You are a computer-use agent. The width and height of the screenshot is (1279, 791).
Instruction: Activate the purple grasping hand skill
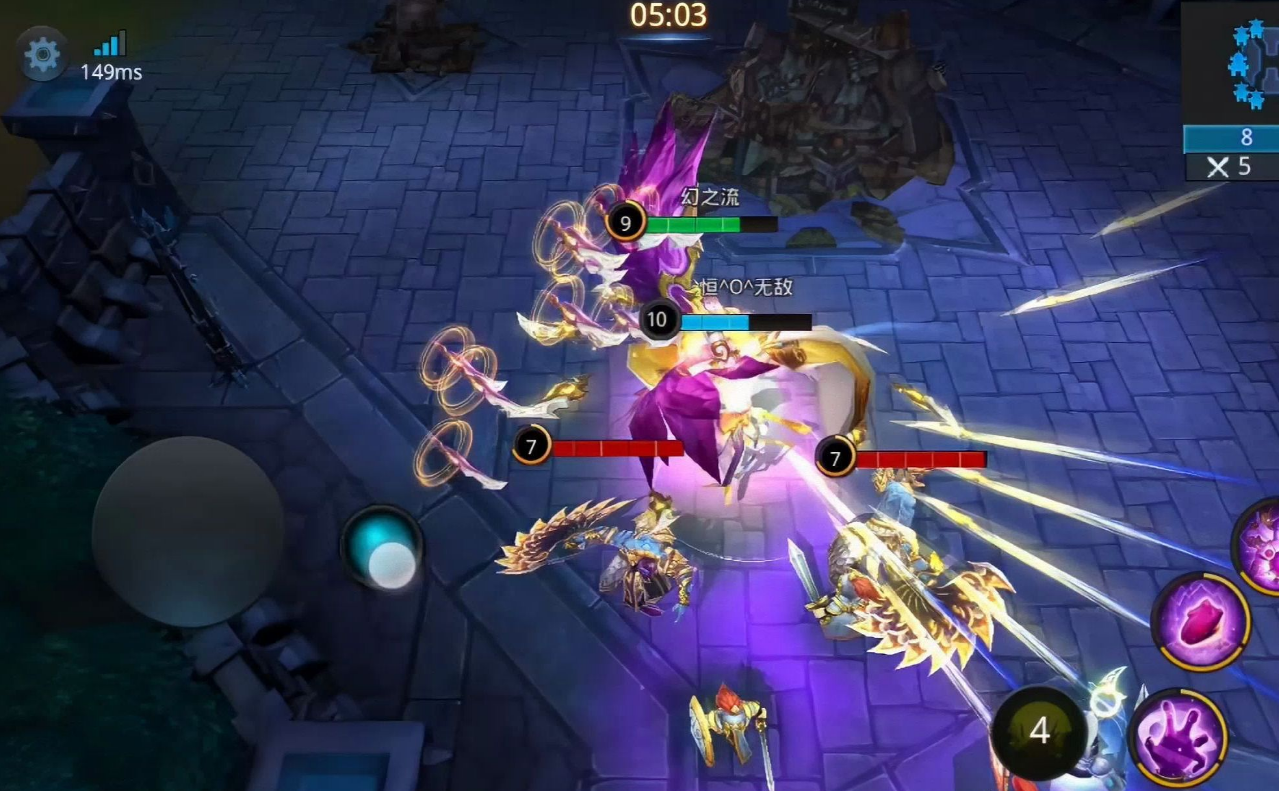pos(1177,737)
